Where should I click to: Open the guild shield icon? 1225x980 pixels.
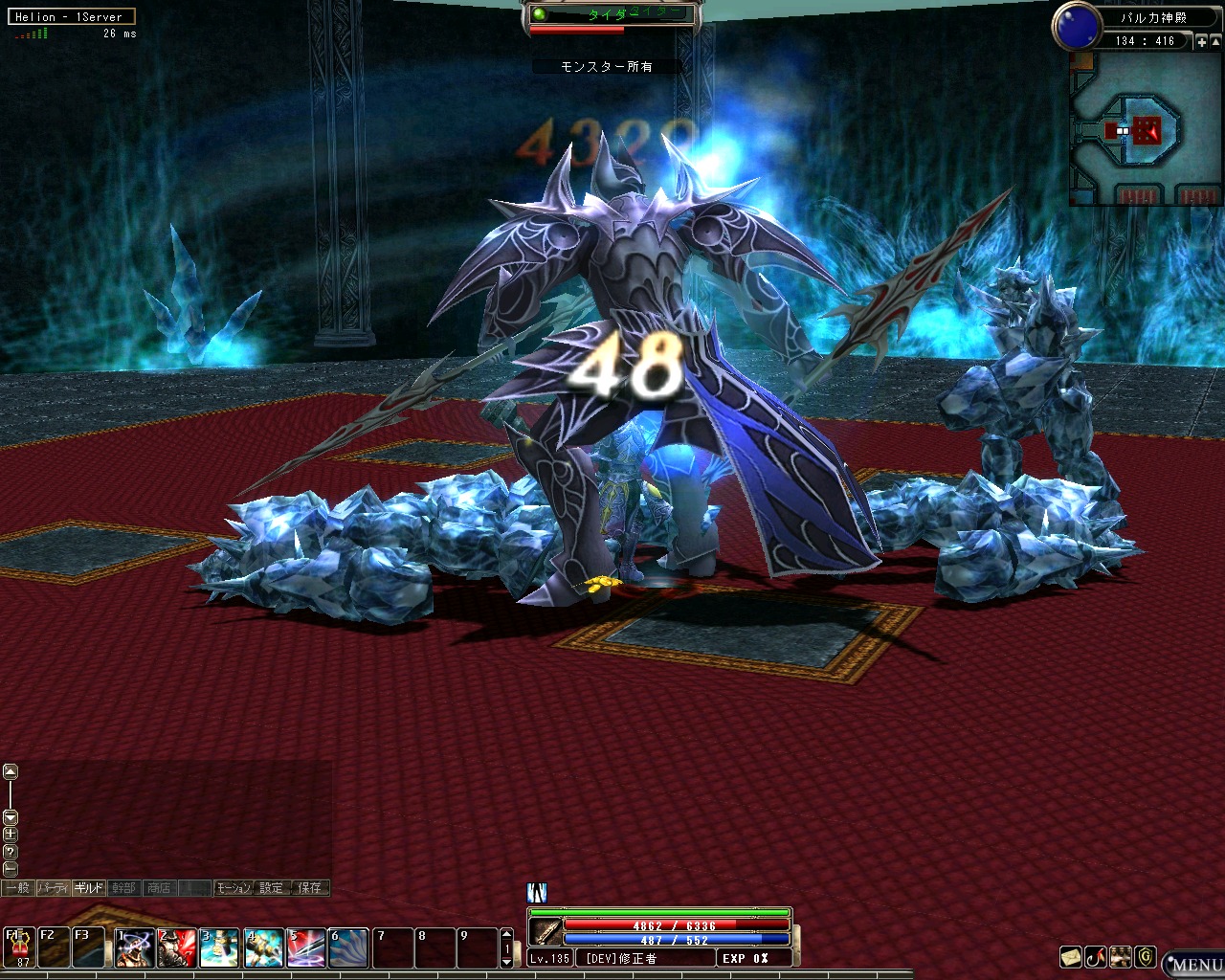point(1146,957)
